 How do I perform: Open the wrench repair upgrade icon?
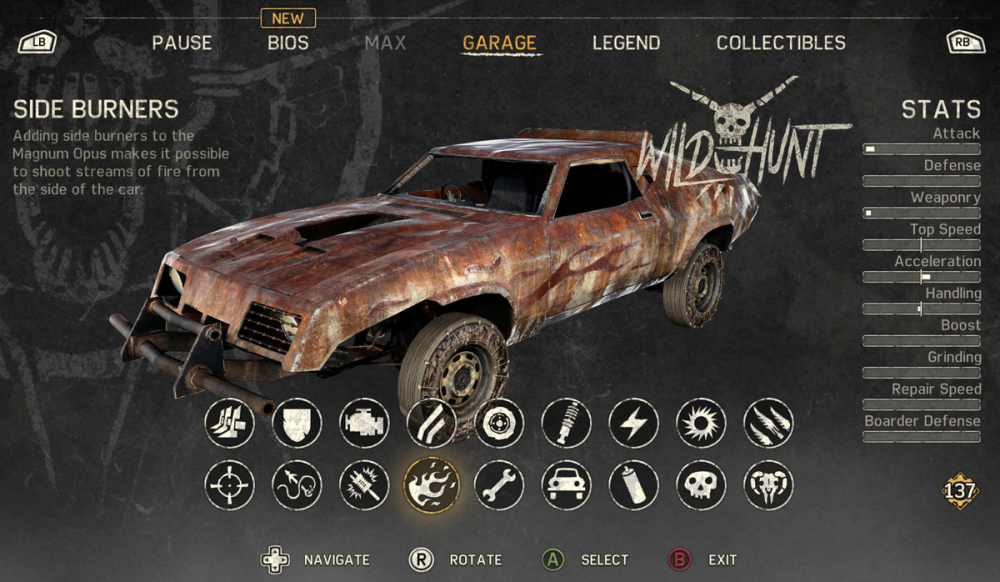click(499, 486)
